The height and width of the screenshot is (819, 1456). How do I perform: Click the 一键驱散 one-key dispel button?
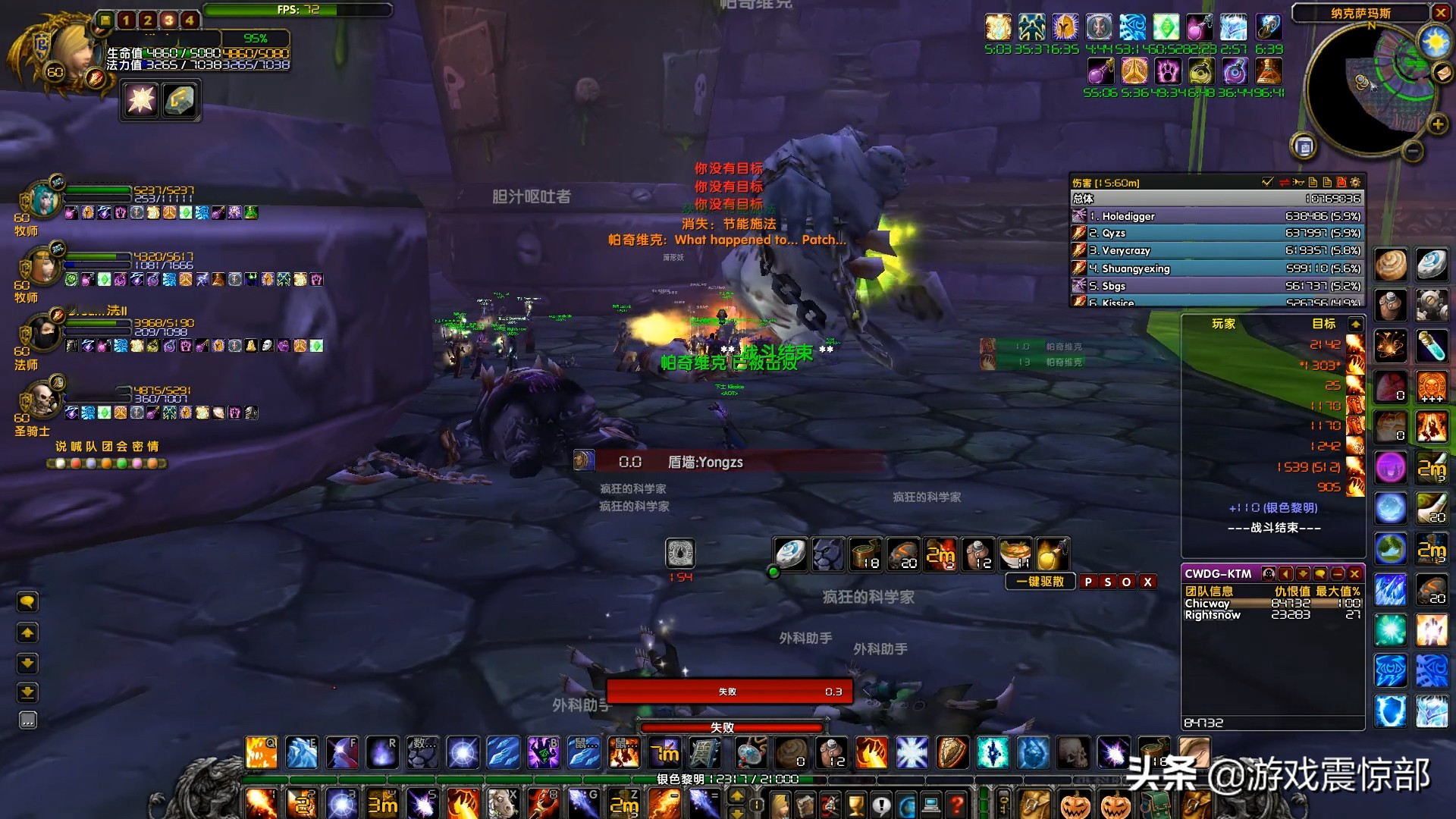coord(1040,582)
